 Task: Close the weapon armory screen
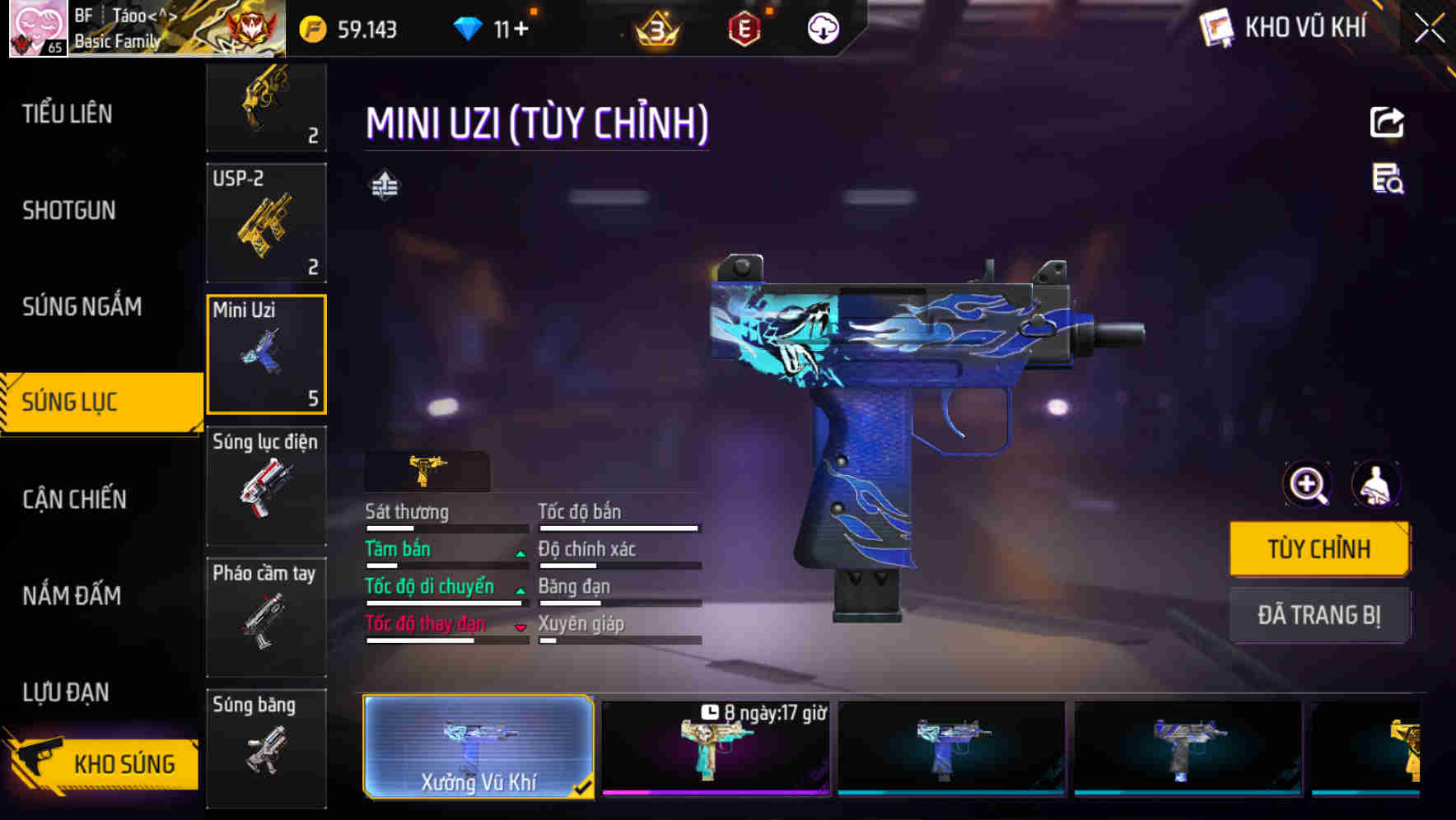point(1430,28)
